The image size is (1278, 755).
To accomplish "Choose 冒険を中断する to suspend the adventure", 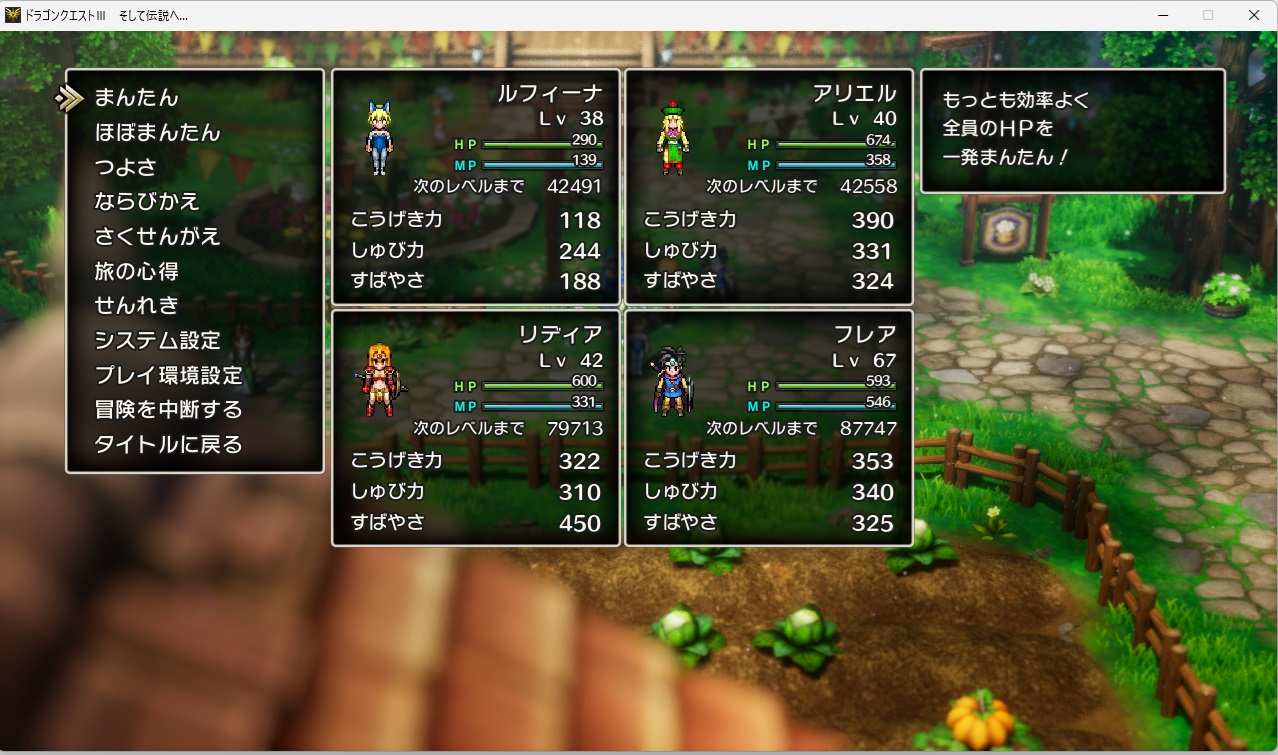I will (168, 410).
